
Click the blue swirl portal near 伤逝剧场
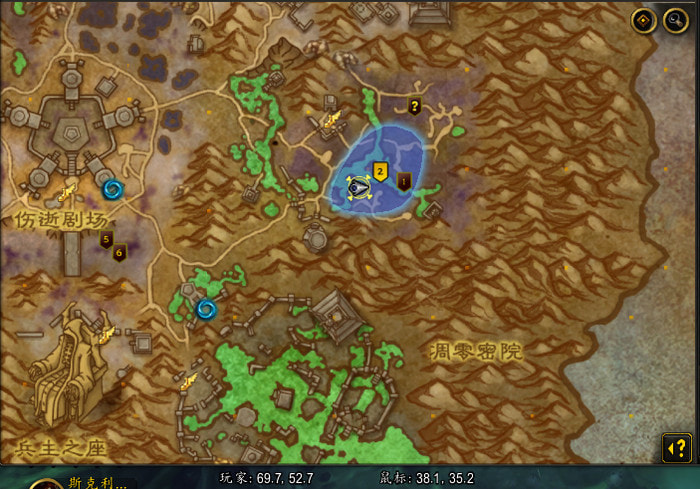pyautogui.click(x=112, y=188)
